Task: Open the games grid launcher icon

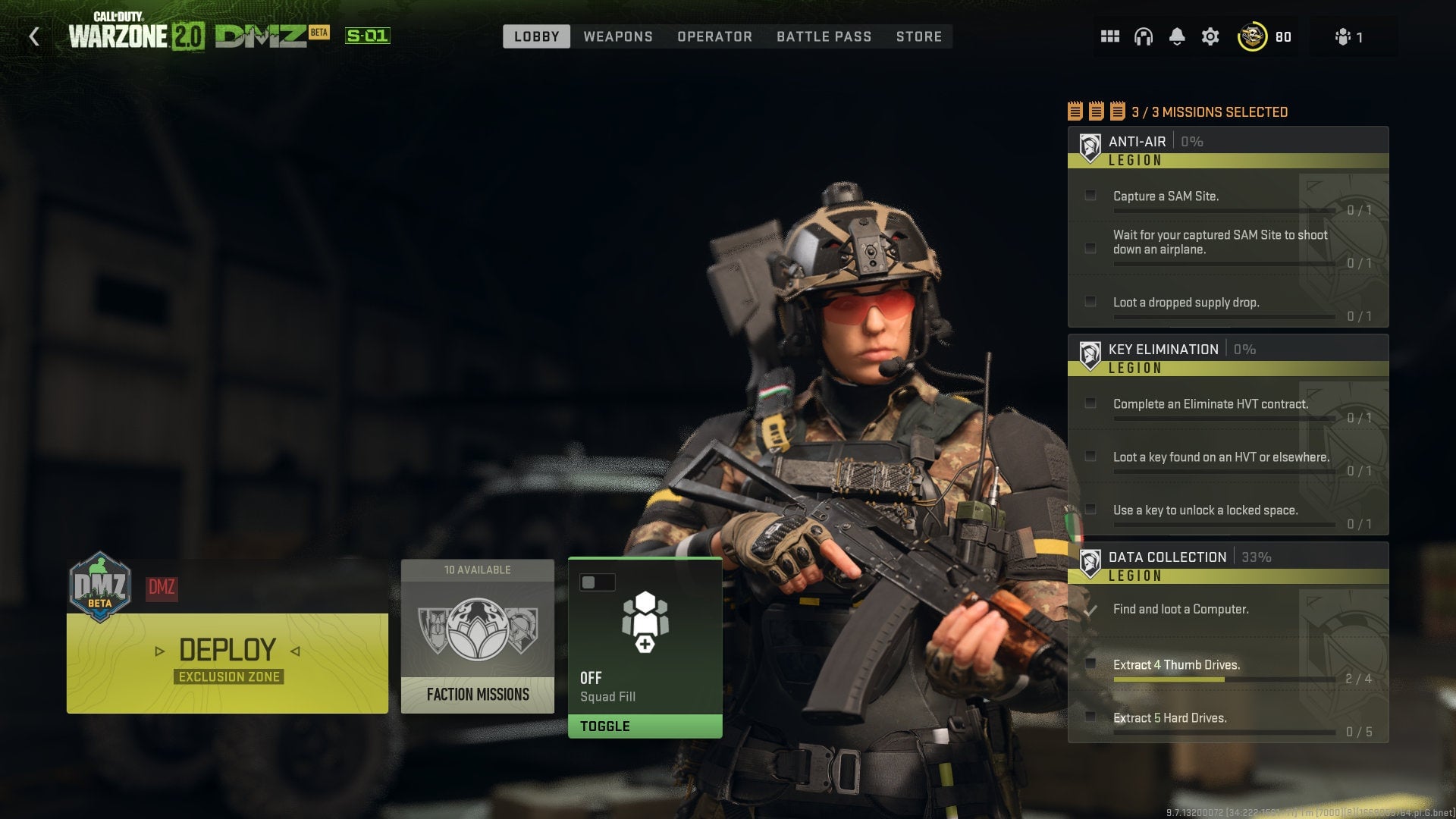Action: click(1109, 36)
